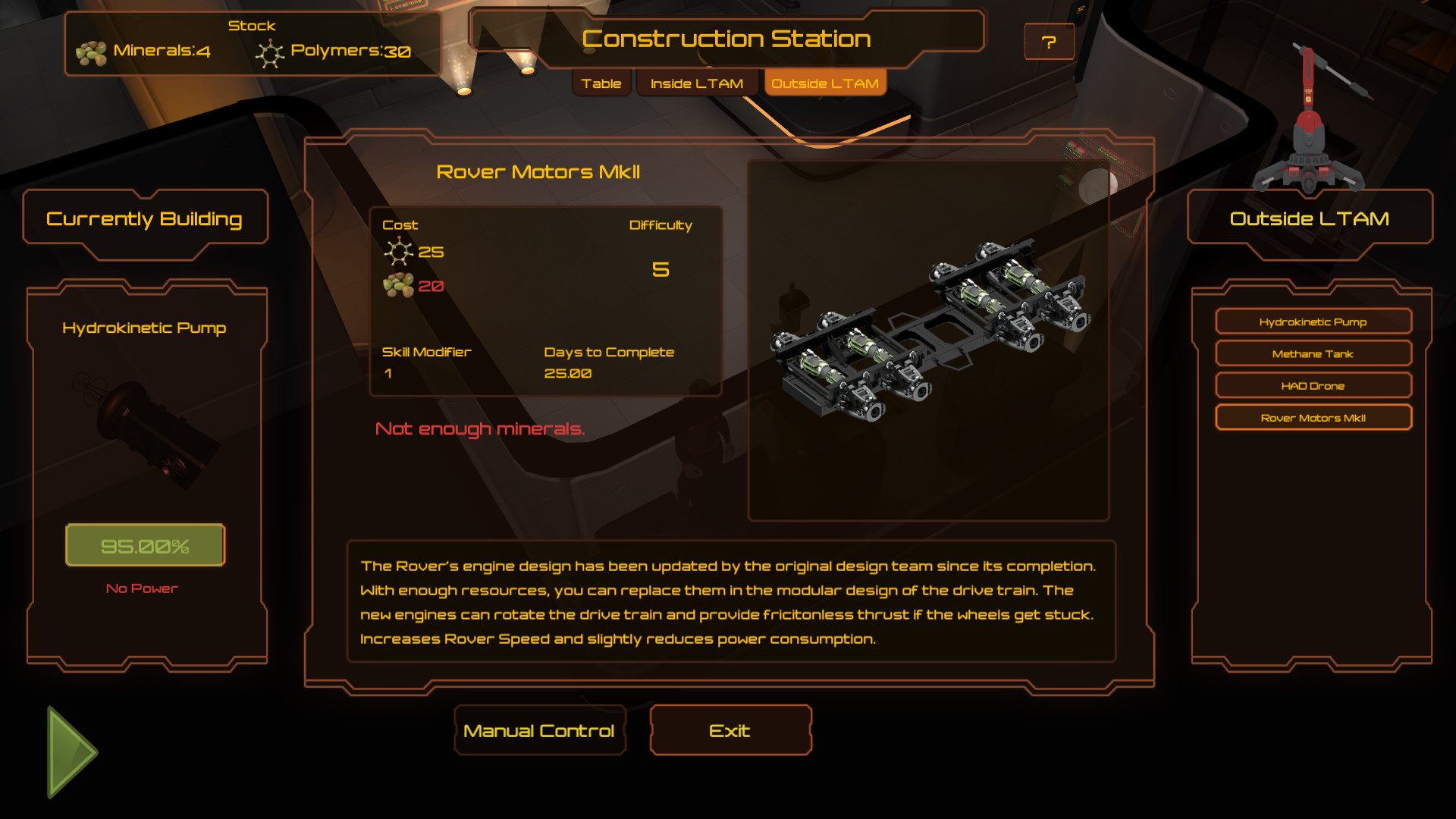Expand the Stock header section
This screenshot has height=819, width=1456.
point(253,25)
